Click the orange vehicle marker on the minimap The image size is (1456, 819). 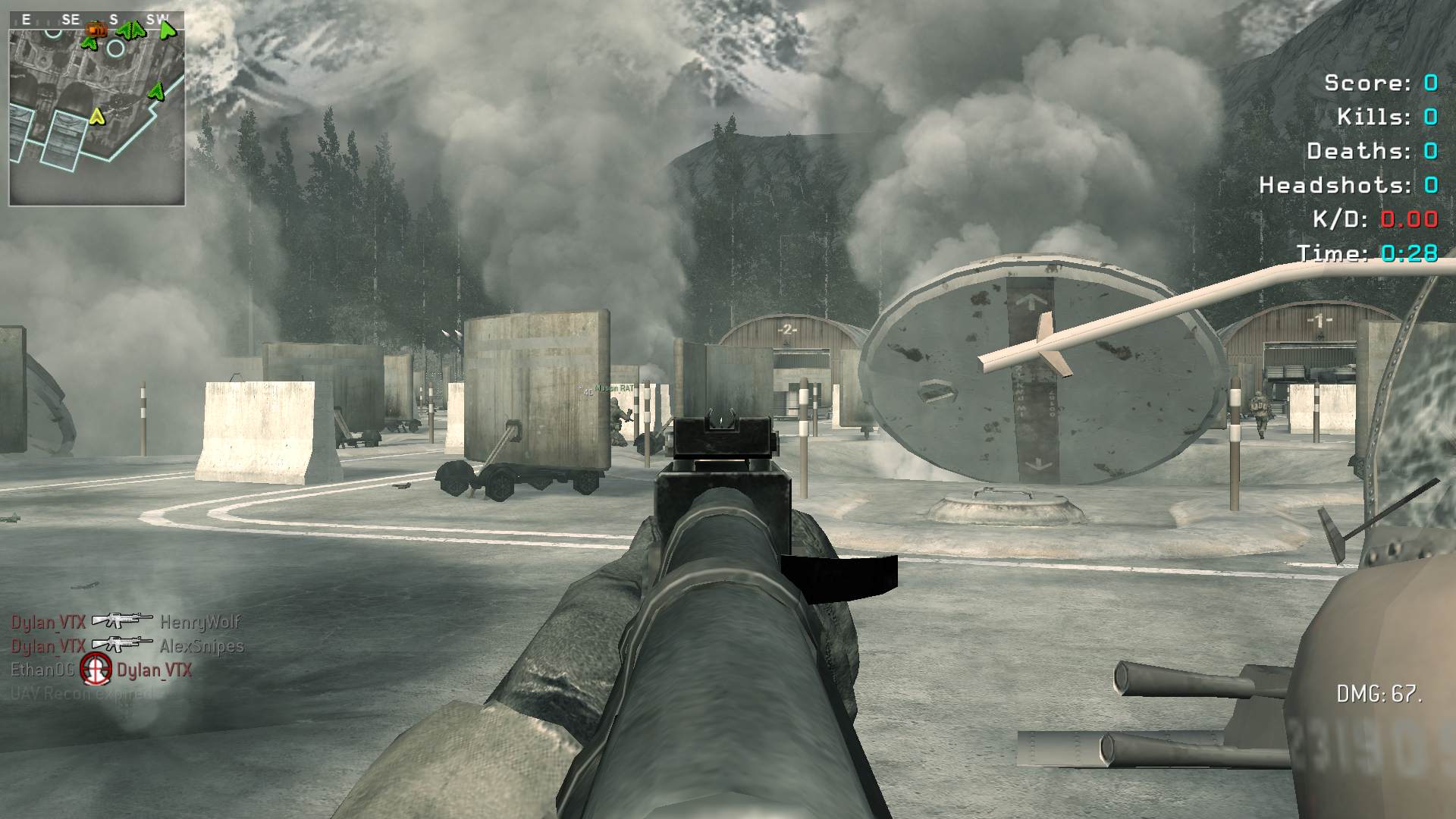[x=96, y=29]
